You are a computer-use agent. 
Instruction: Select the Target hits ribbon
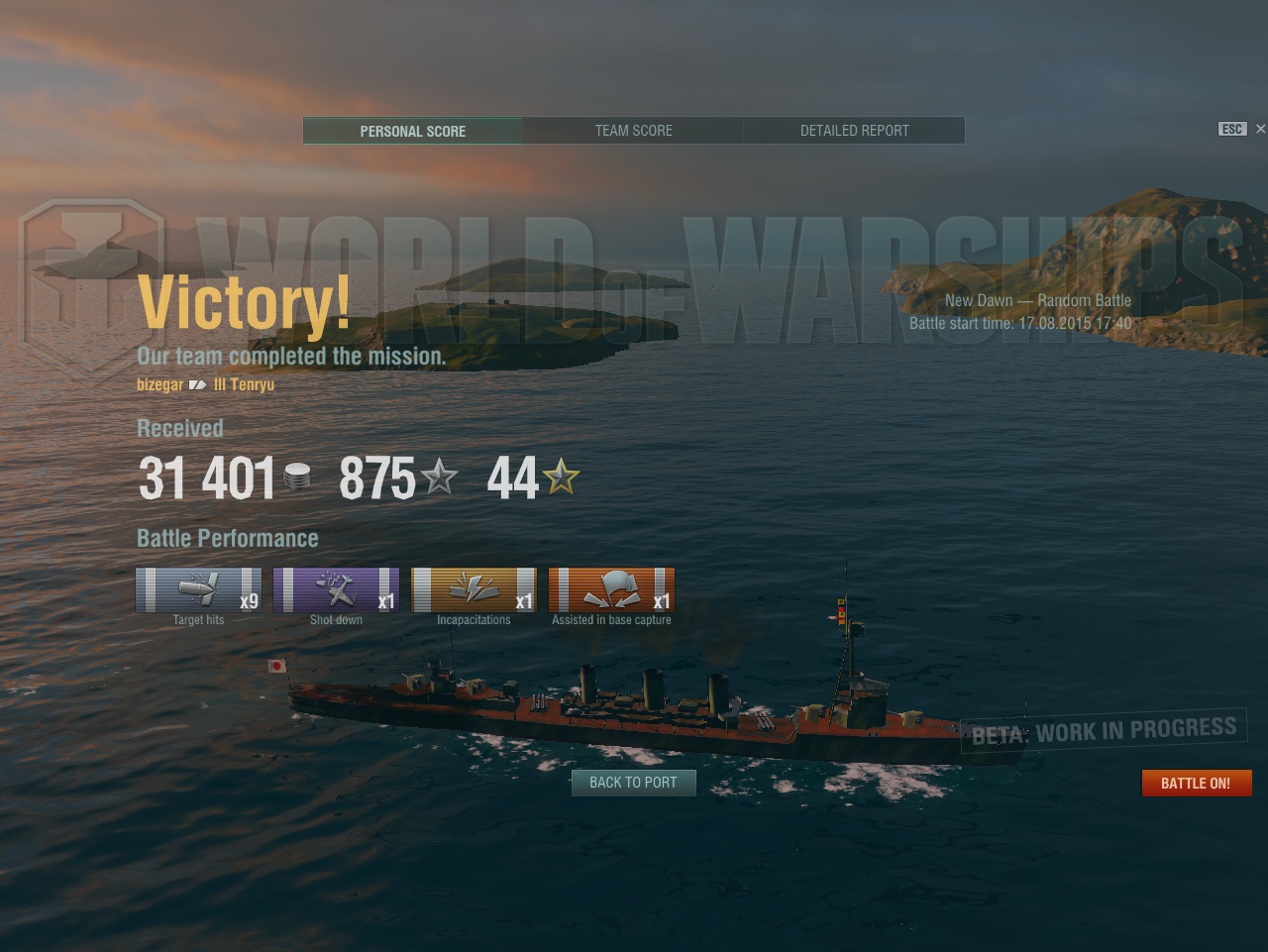coord(198,590)
